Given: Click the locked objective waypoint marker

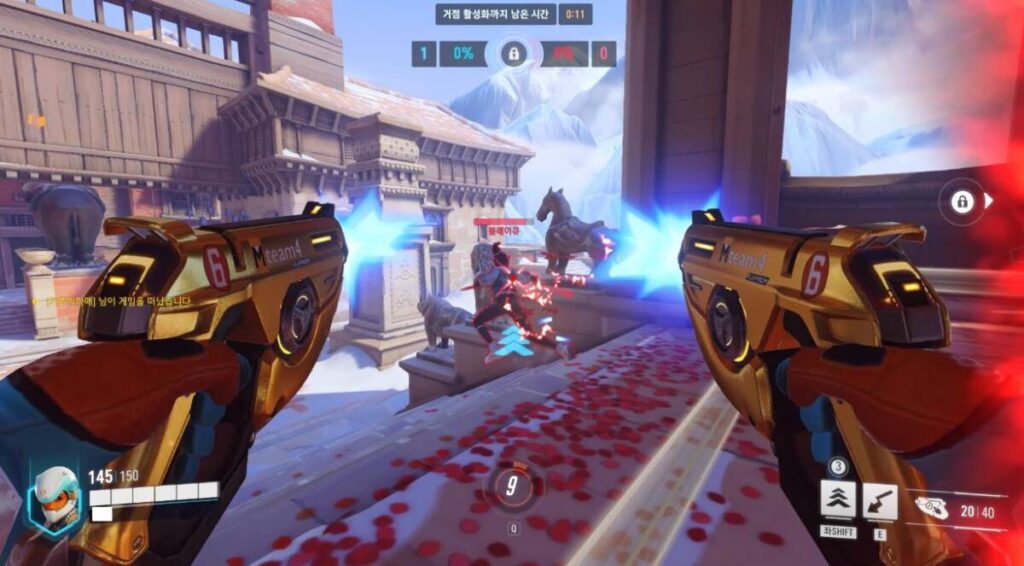Looking at the screenshot, I should (x=963, y=201).
